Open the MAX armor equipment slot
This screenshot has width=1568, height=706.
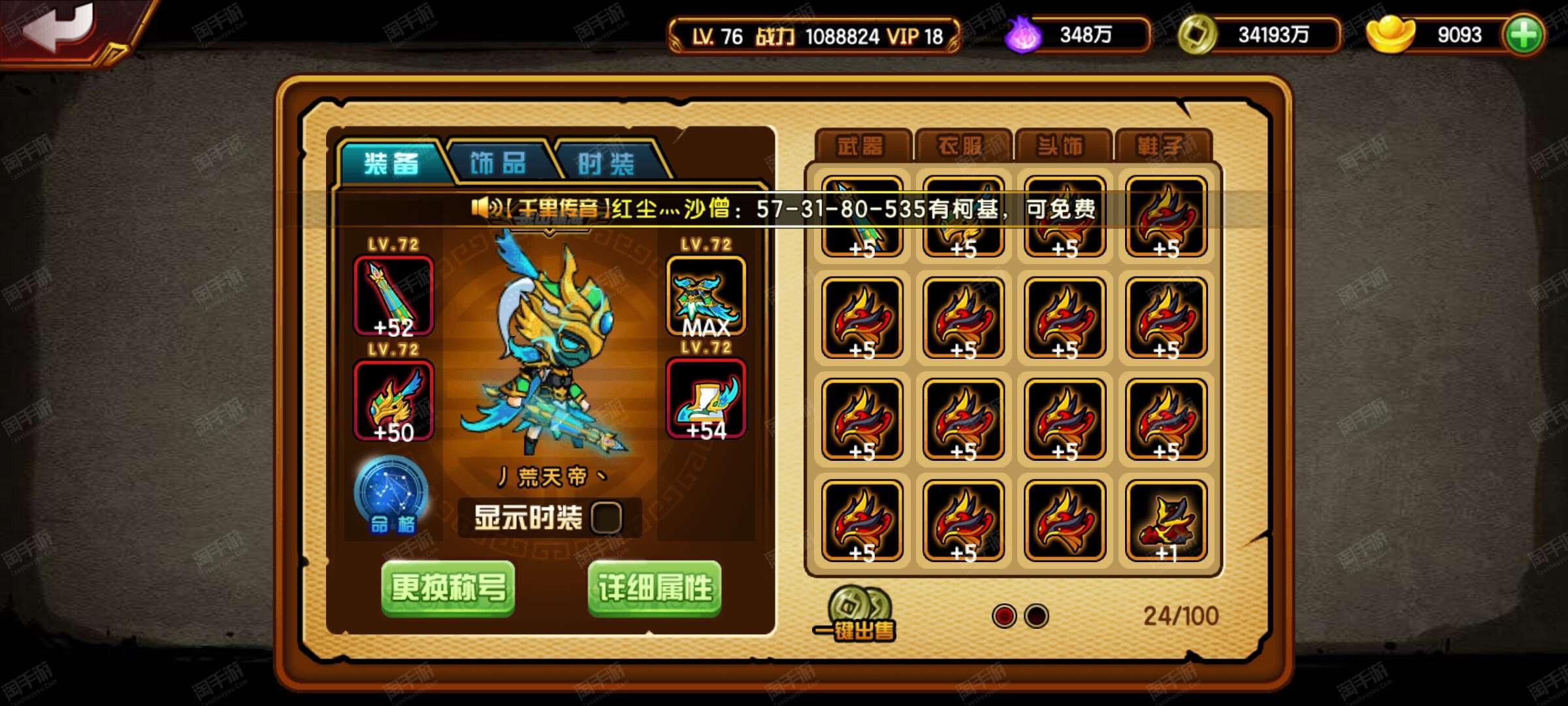tap(706, 296)
